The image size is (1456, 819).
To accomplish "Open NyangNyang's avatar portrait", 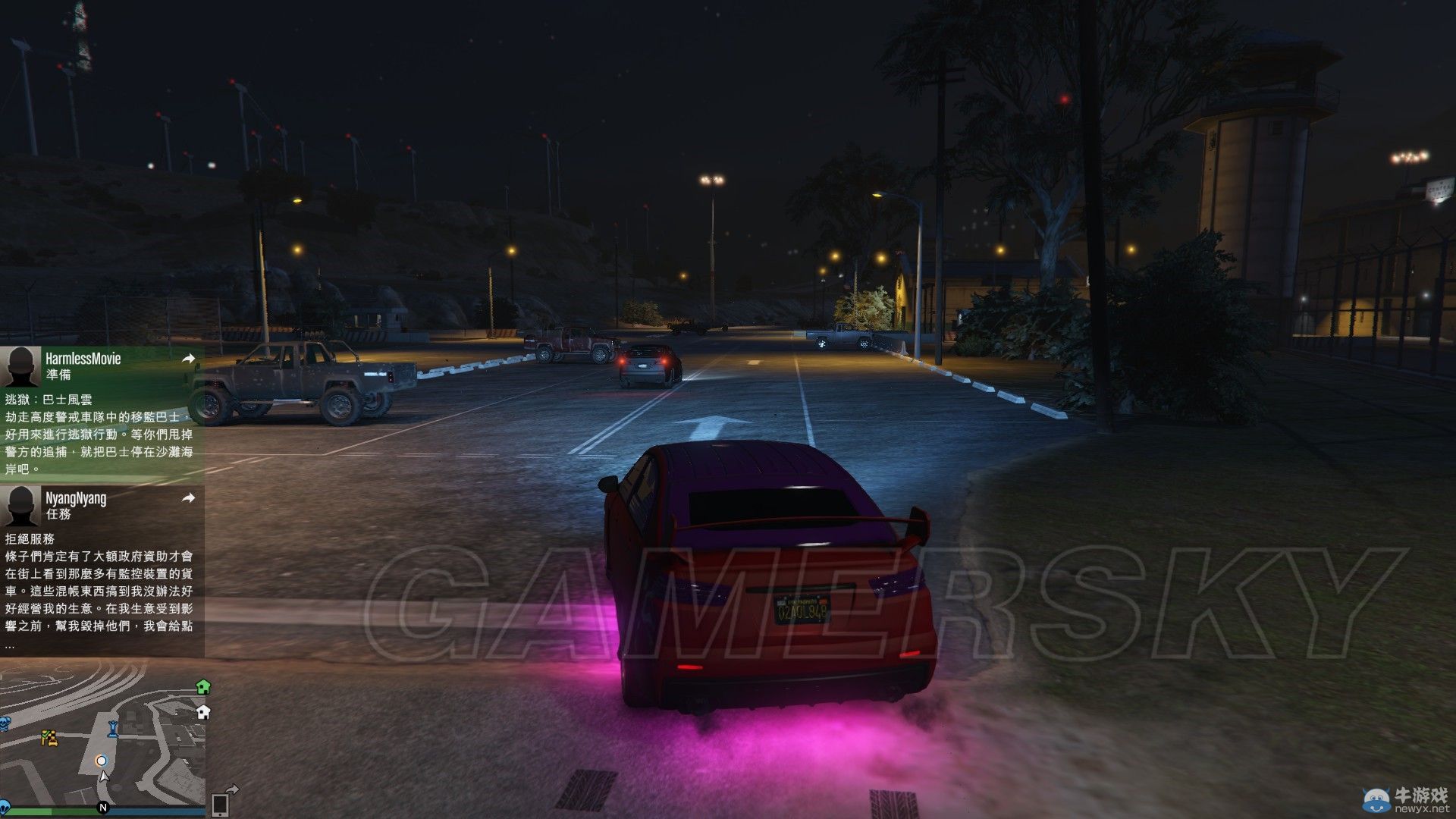I will (x=21, y=507).
